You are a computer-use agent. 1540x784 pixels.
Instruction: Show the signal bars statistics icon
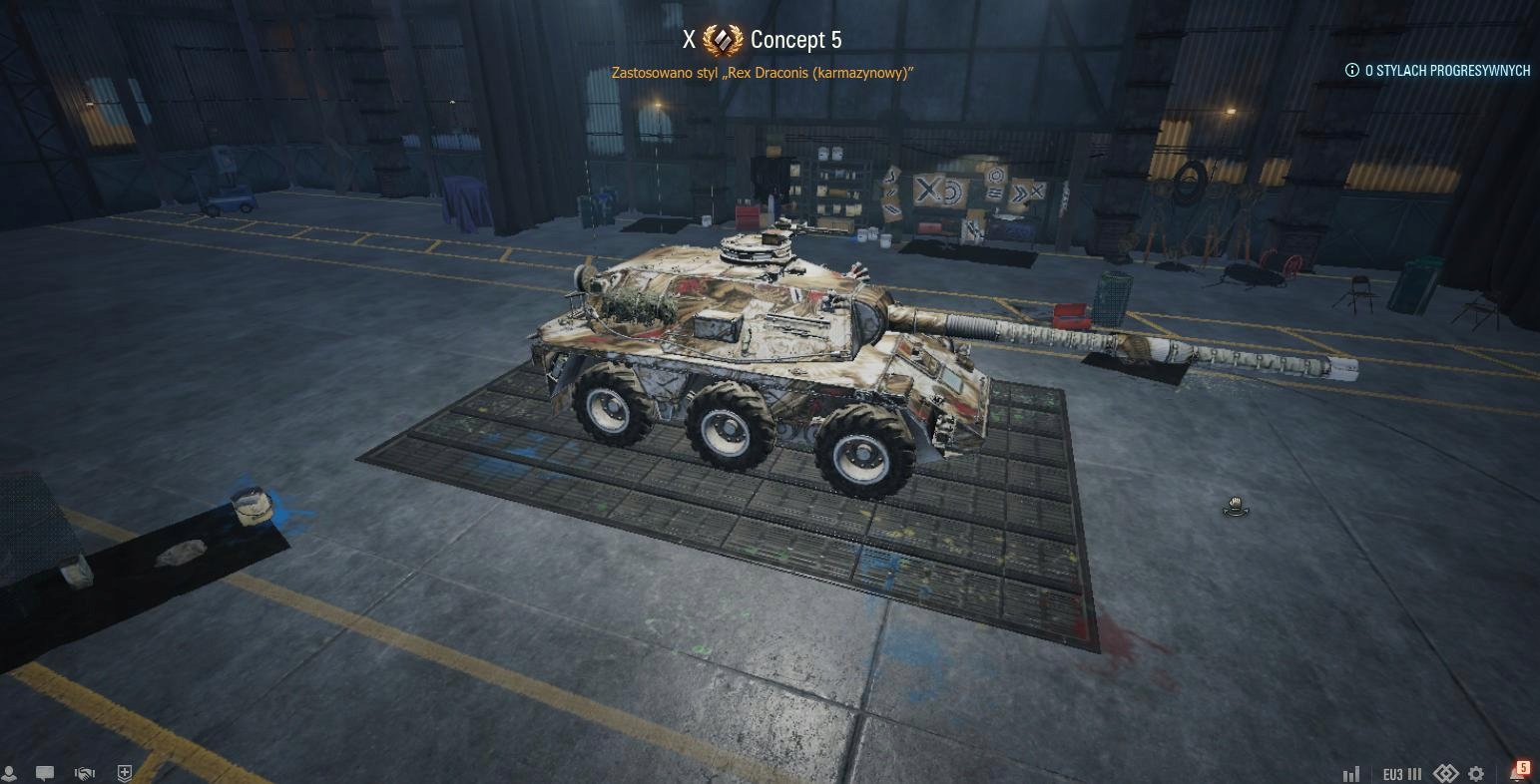1352,774
